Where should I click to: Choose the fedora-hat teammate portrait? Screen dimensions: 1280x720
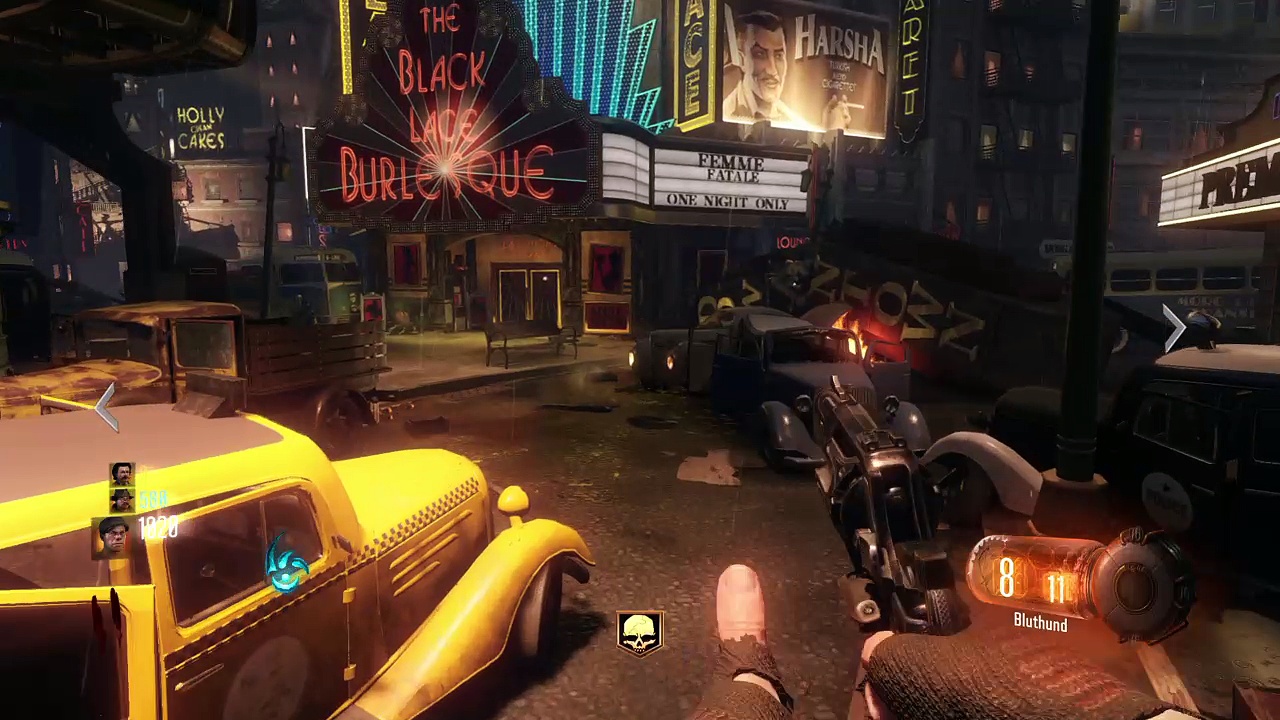[x=122, y=499]
